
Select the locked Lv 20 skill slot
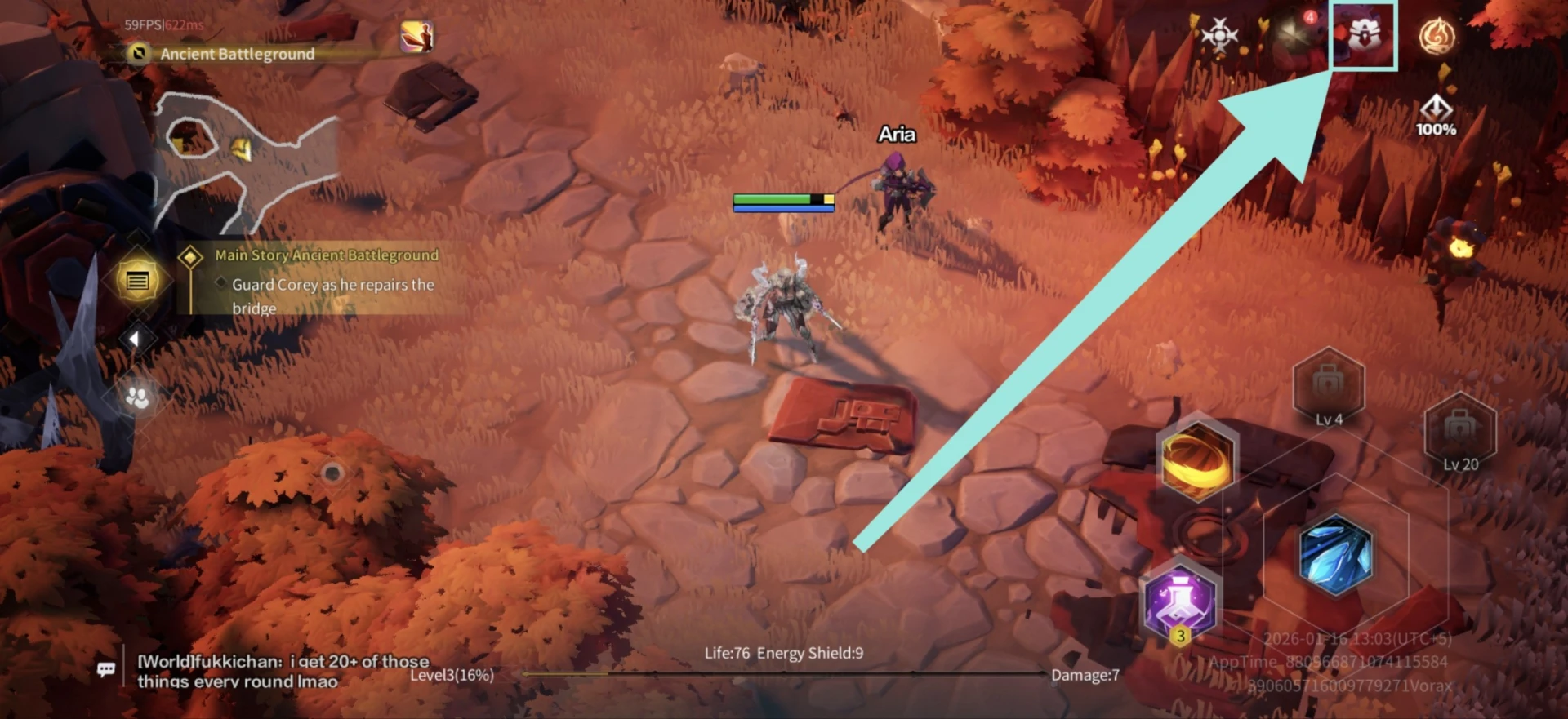(1460, 432)
